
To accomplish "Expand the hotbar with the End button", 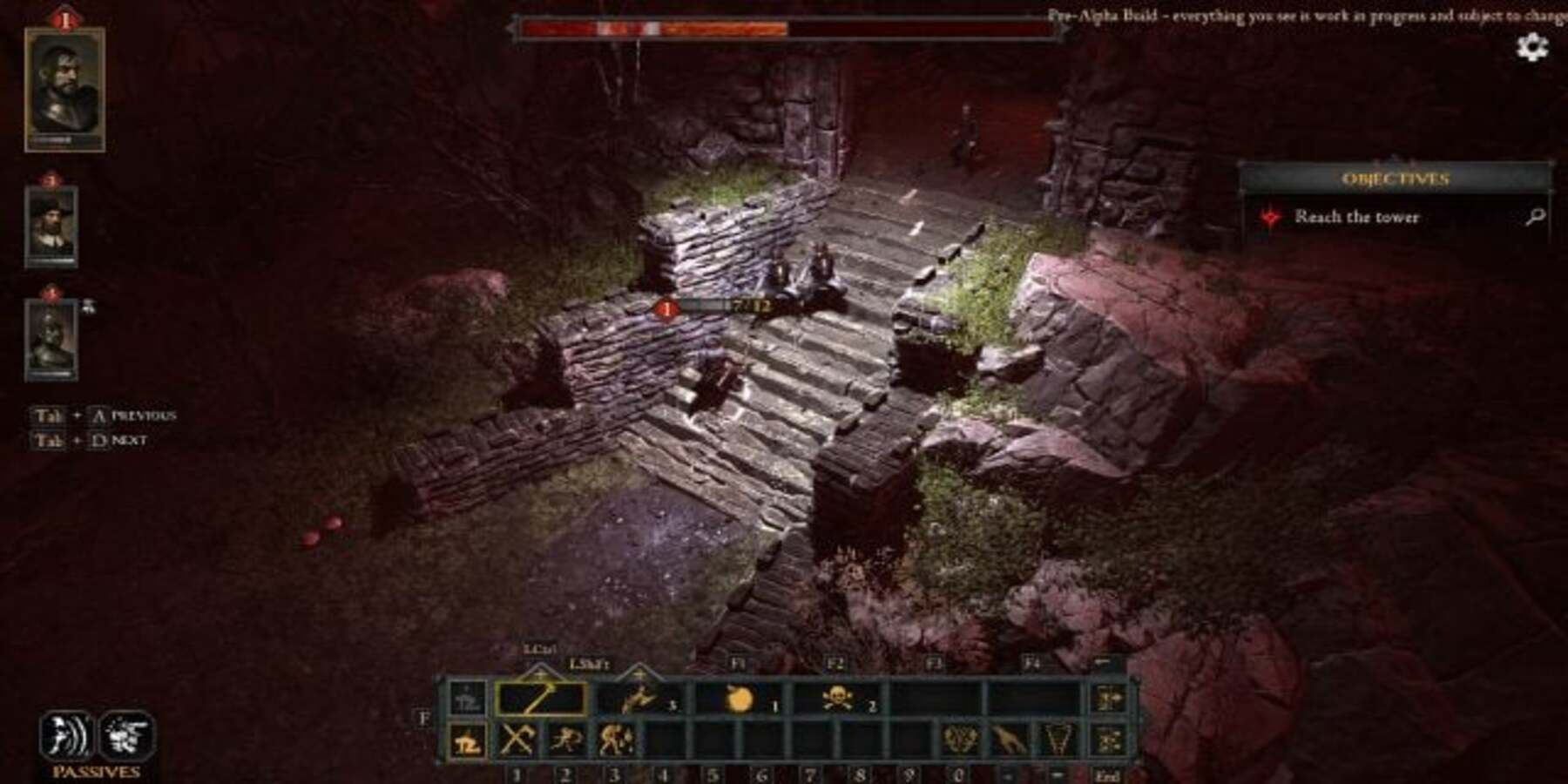I will pyautogui.click(x=1108, y=777).
